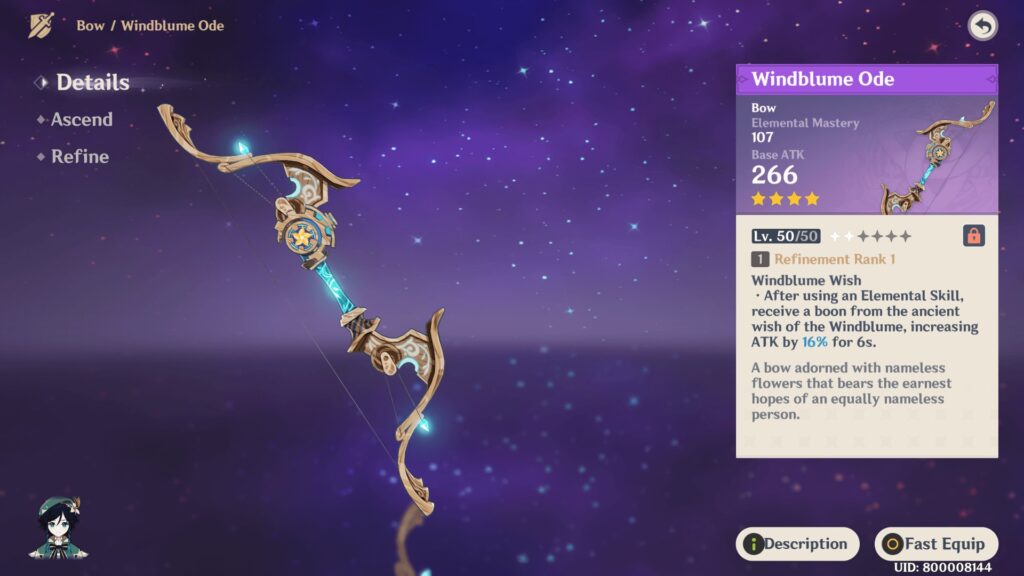
Task: Choose Fast Equip
Action: click(x=935, y=544)
